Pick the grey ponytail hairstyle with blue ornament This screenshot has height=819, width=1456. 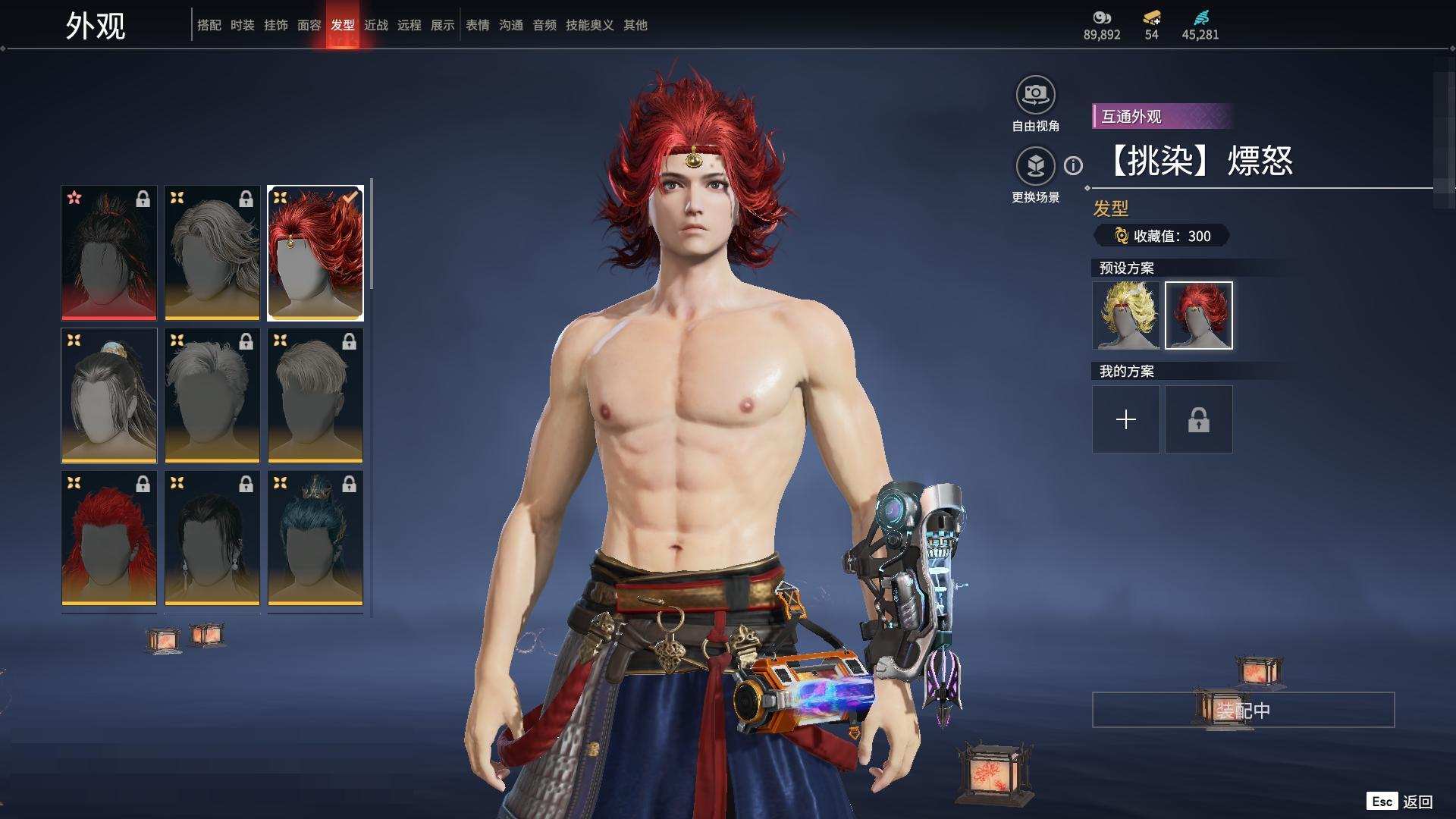109,395
